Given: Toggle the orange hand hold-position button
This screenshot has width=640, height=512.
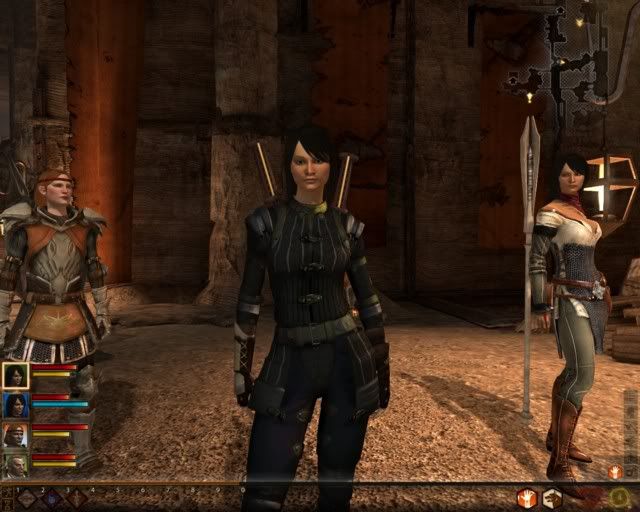Looking at the screenshot, I should [526, 497].
